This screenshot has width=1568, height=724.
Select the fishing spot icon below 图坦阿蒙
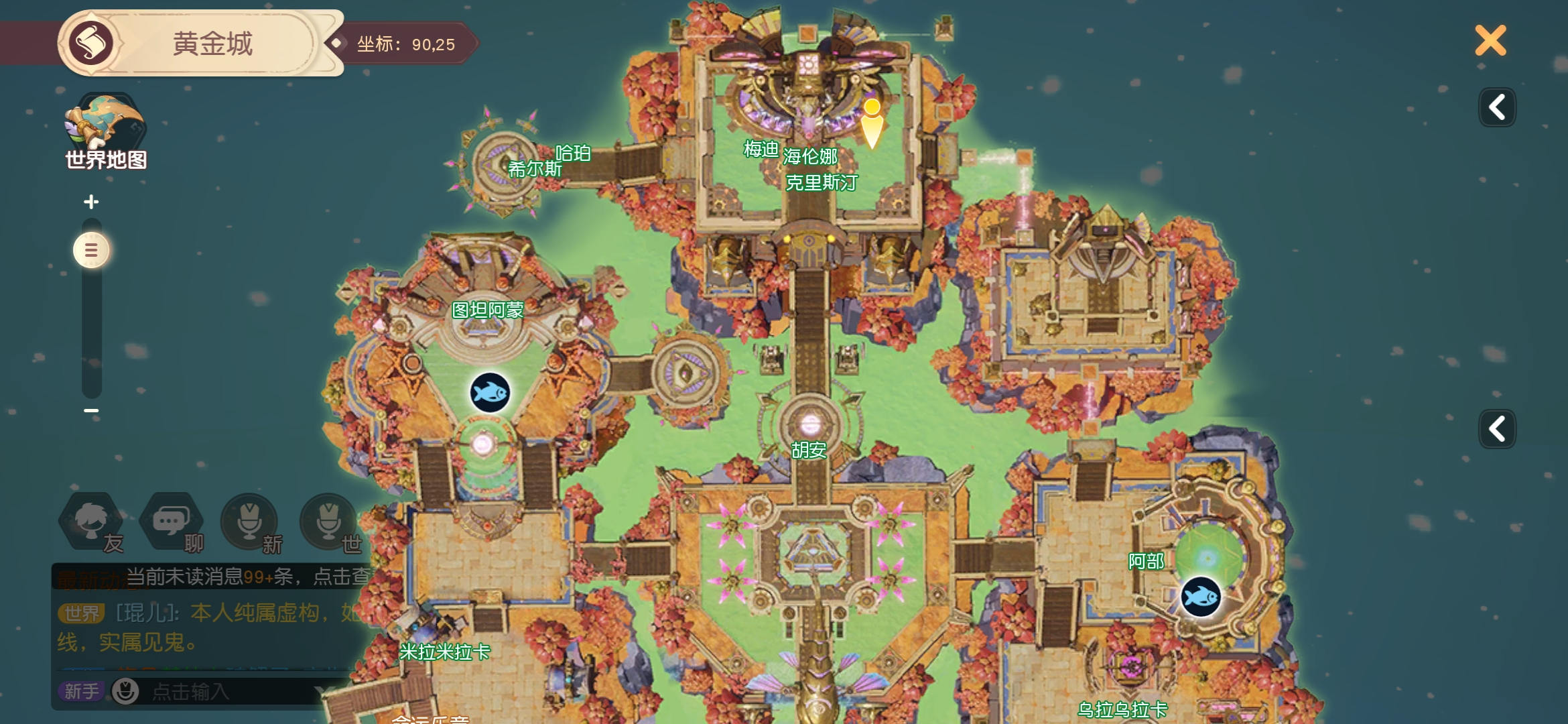pyautogui.click(x=490, y=392)
